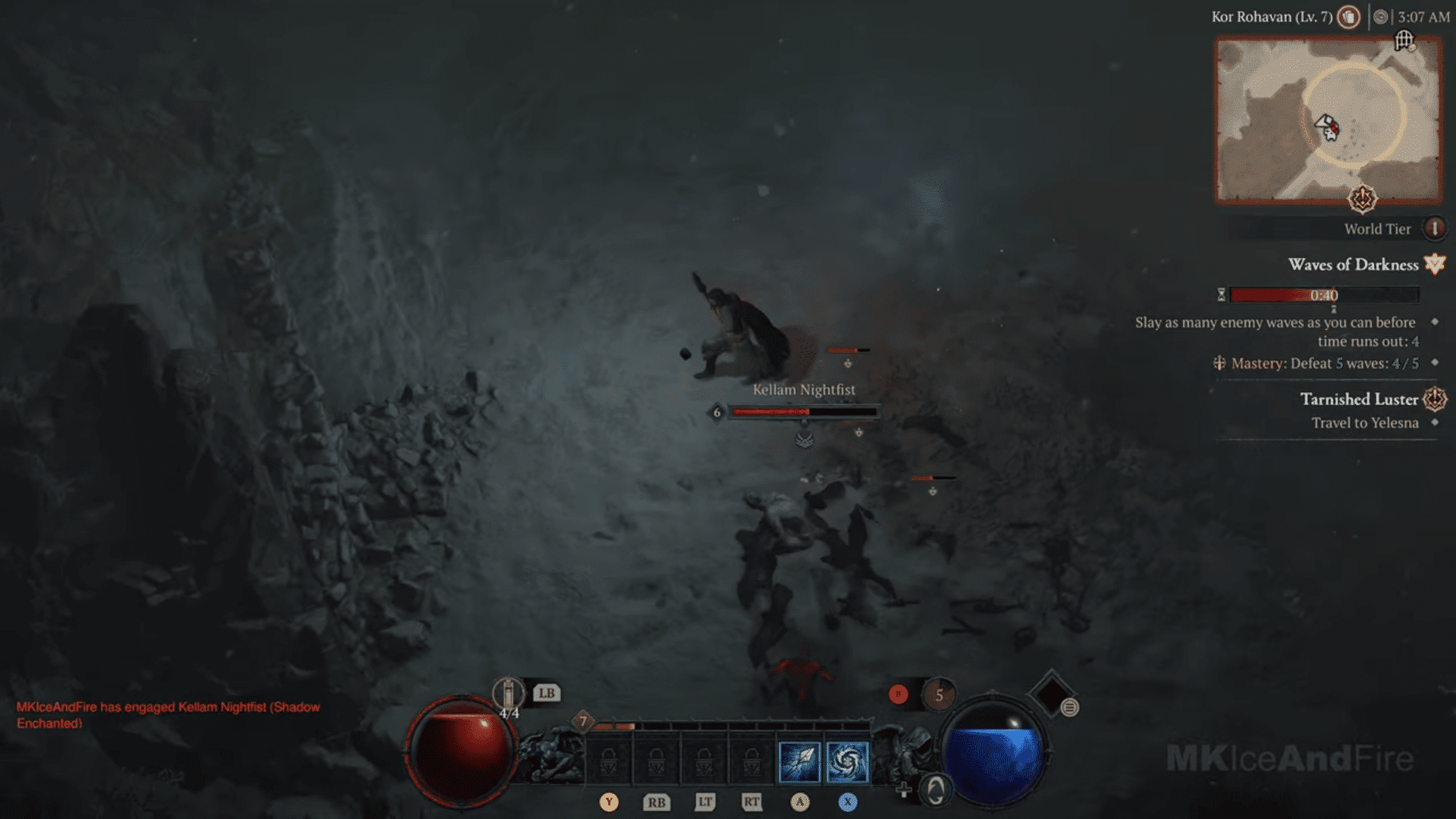
Task: Expand the Travel to Yelesna objective diamond
Action: [x=1434, y=423]
